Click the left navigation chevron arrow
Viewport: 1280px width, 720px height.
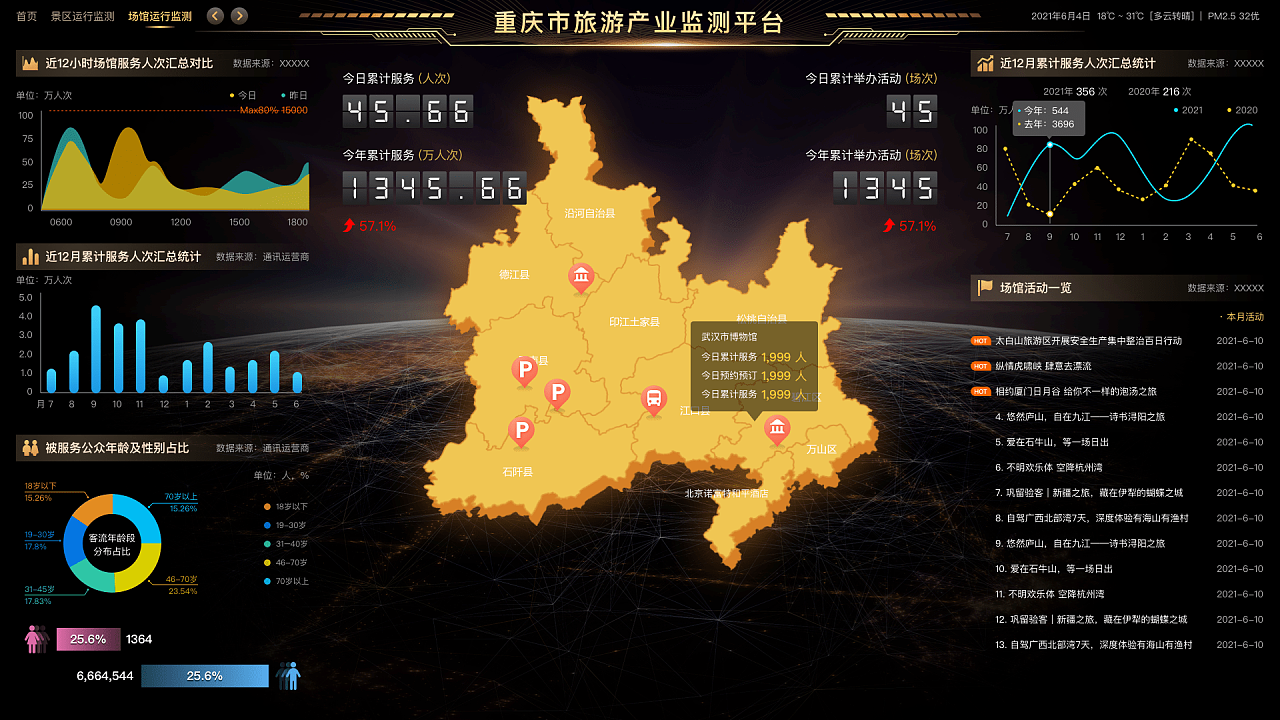click(x=214, y=16)
